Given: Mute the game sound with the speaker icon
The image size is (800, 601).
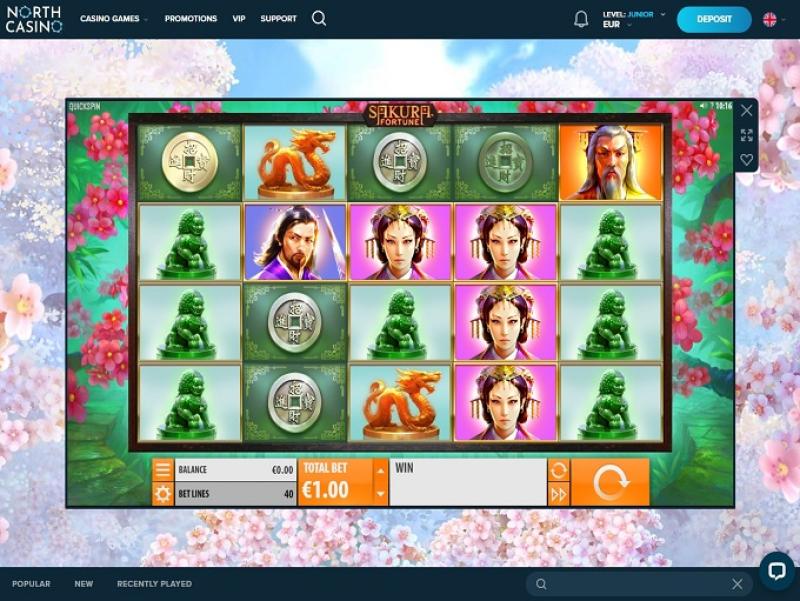Looking at the screenshot, I should pyautogui.click(x=703, y=106).
